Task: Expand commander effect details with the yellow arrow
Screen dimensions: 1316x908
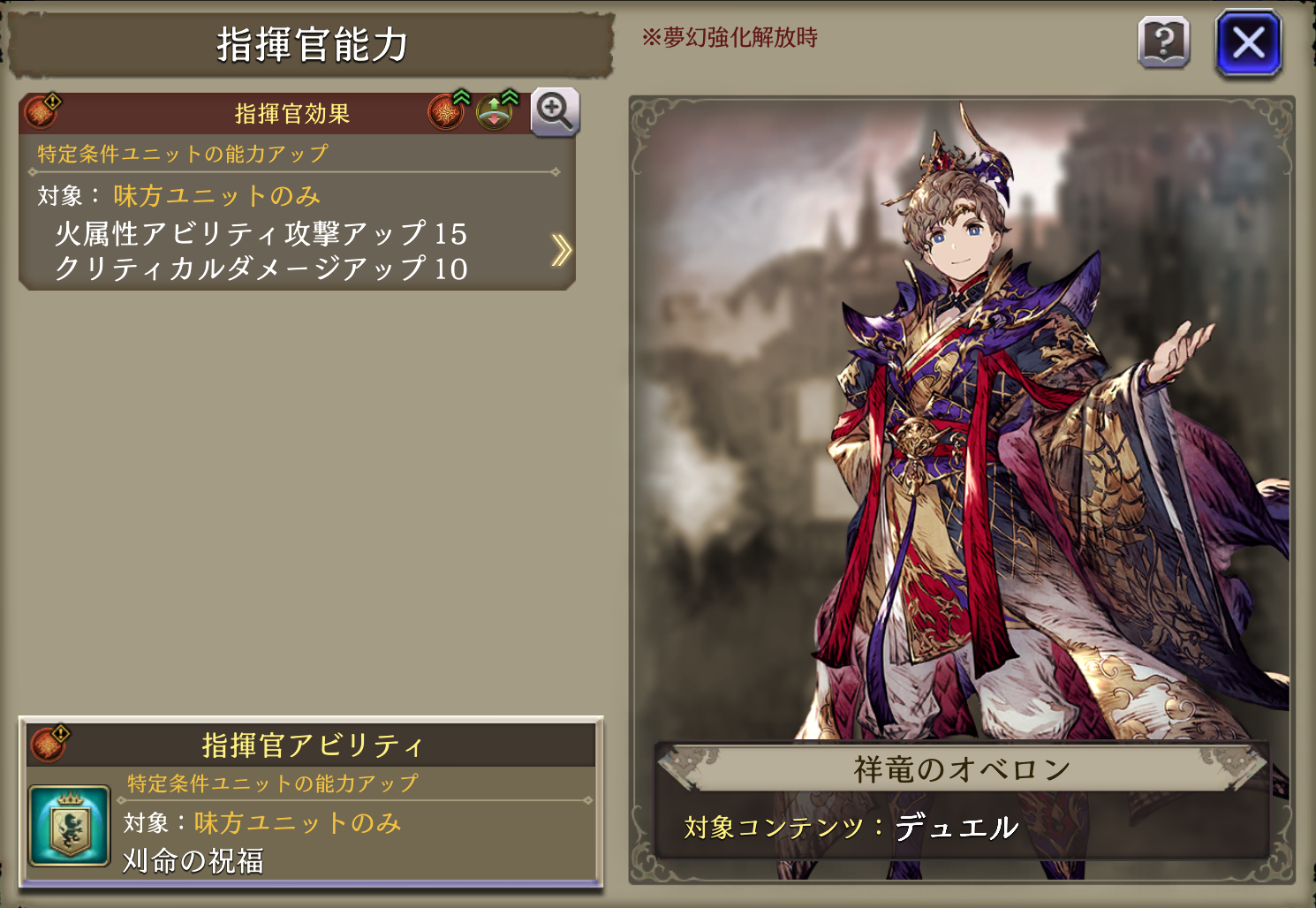Action: pyautogui.click(x=561, y=250)
